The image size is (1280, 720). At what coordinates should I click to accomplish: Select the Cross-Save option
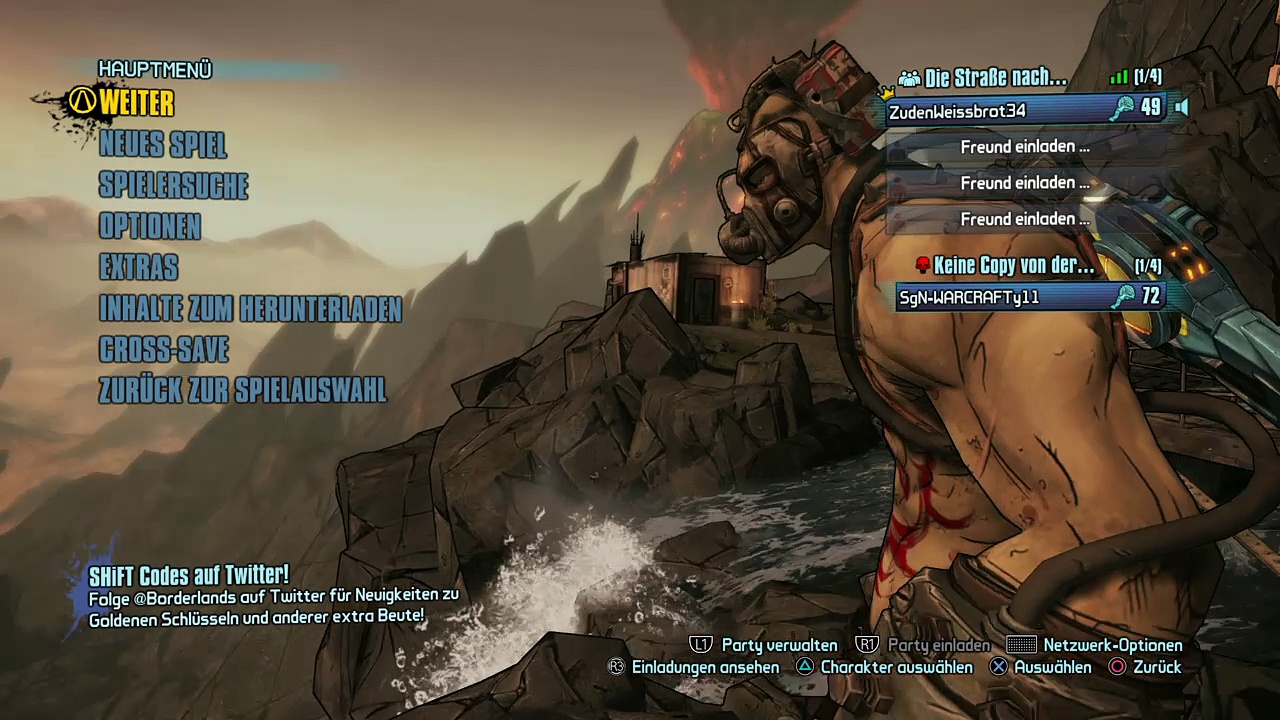coord(164,350)
